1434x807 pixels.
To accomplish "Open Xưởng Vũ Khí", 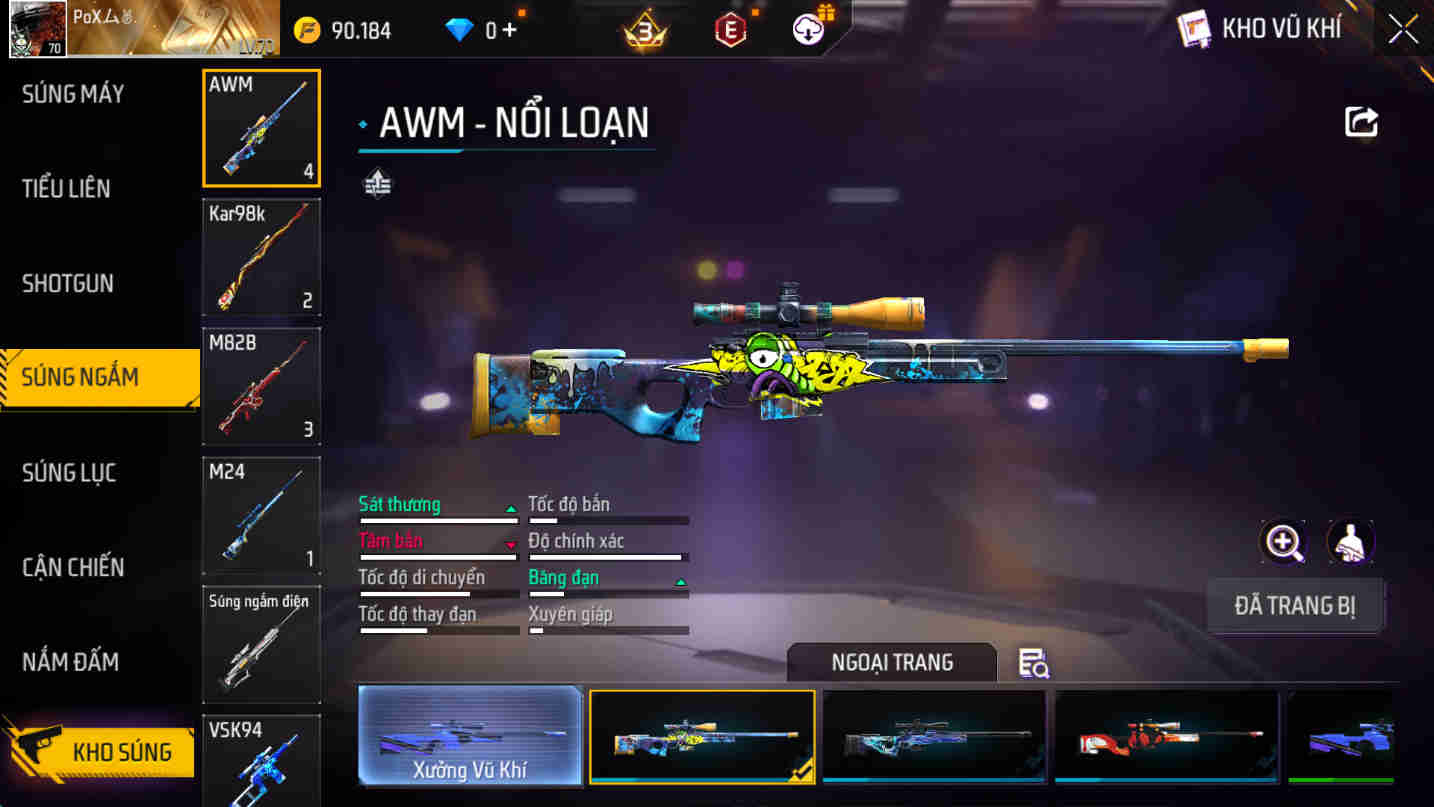I will 470,737.
